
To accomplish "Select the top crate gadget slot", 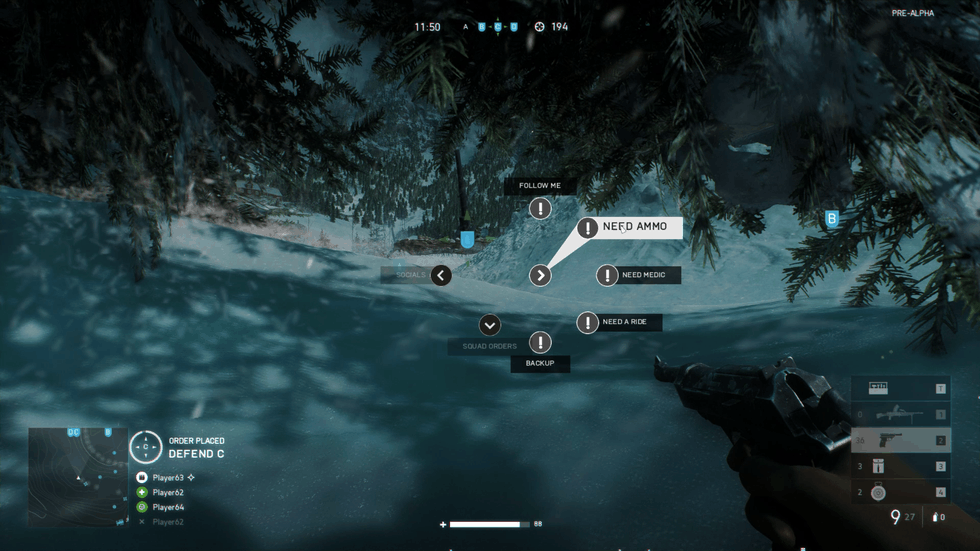I will coord(900,388).
